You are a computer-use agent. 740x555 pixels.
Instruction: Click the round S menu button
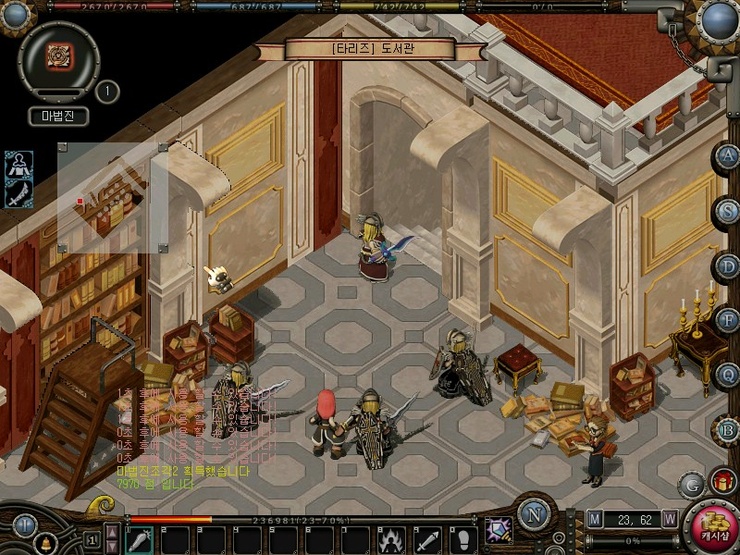click(727, 210)
